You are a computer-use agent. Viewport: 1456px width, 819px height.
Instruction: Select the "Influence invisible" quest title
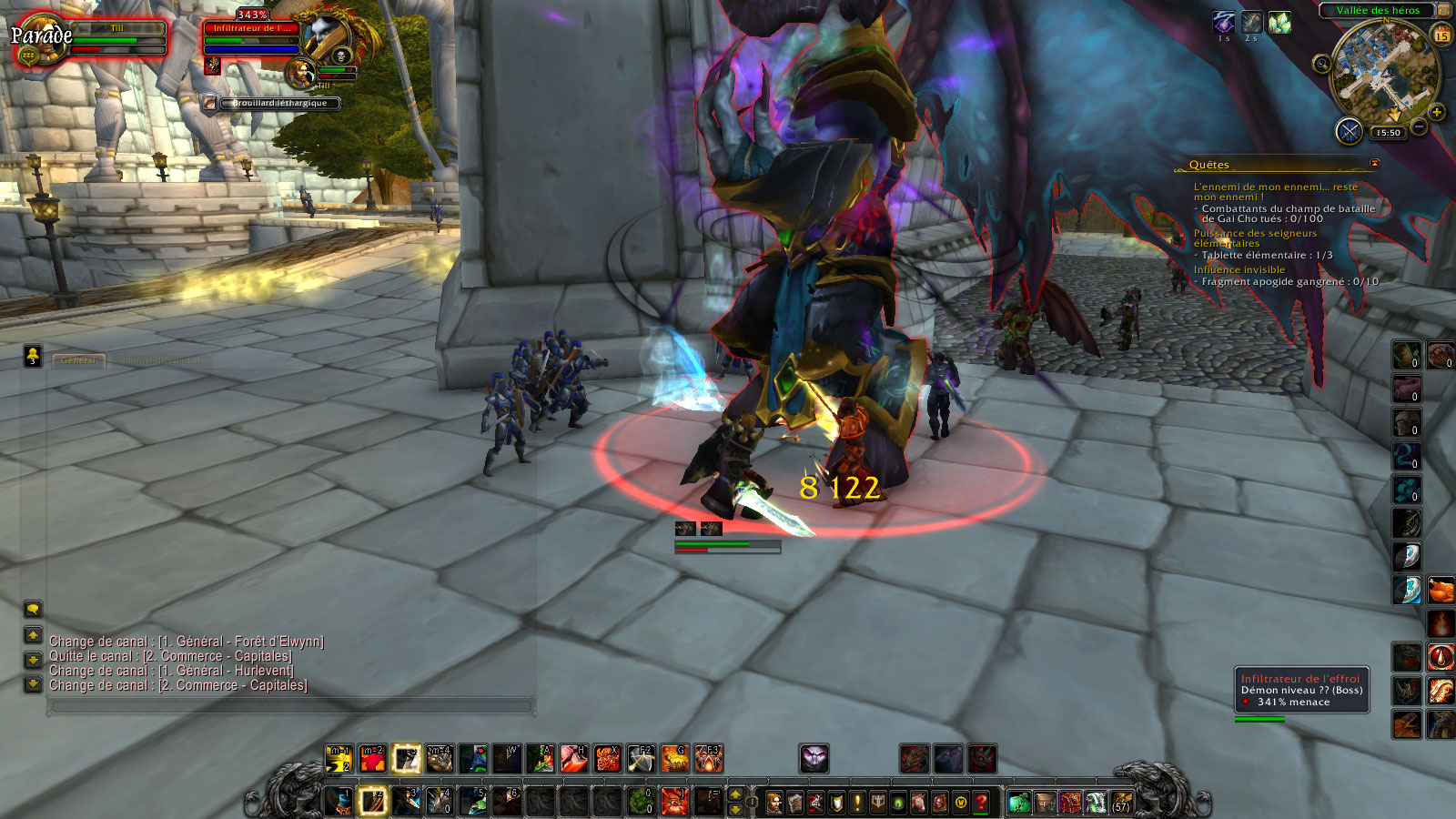1239,269
